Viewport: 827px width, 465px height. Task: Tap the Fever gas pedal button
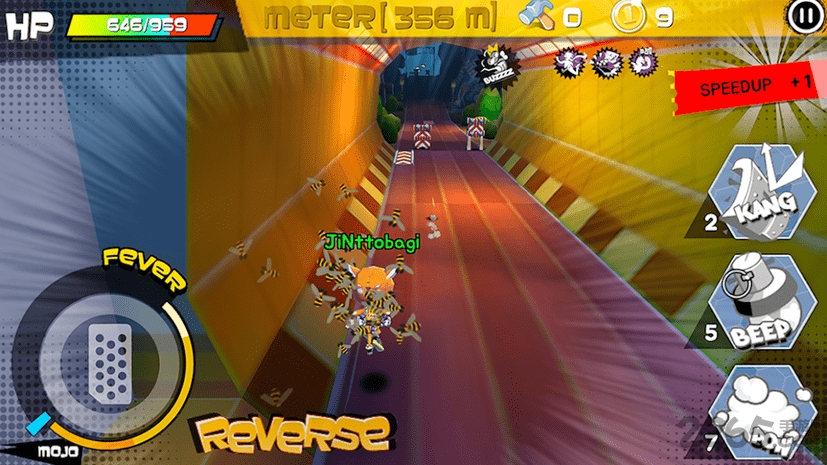[109, 359]
